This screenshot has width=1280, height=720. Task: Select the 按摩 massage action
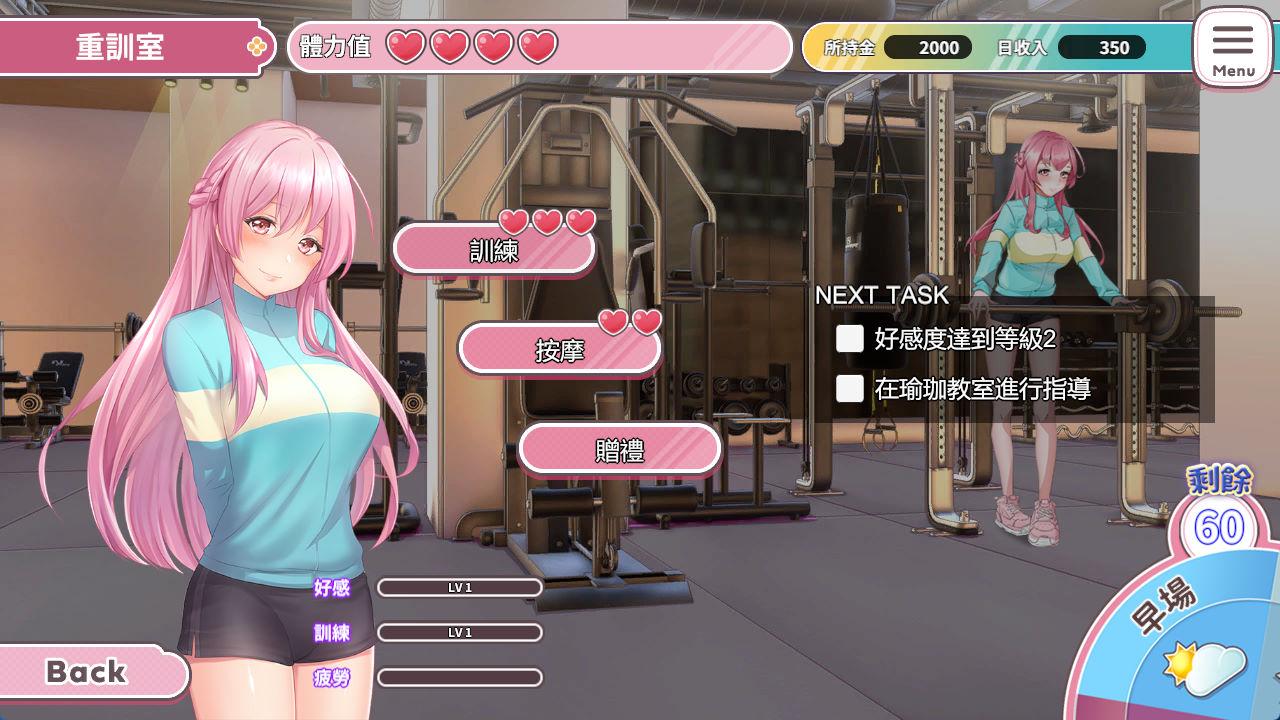[x=559, y=350]
